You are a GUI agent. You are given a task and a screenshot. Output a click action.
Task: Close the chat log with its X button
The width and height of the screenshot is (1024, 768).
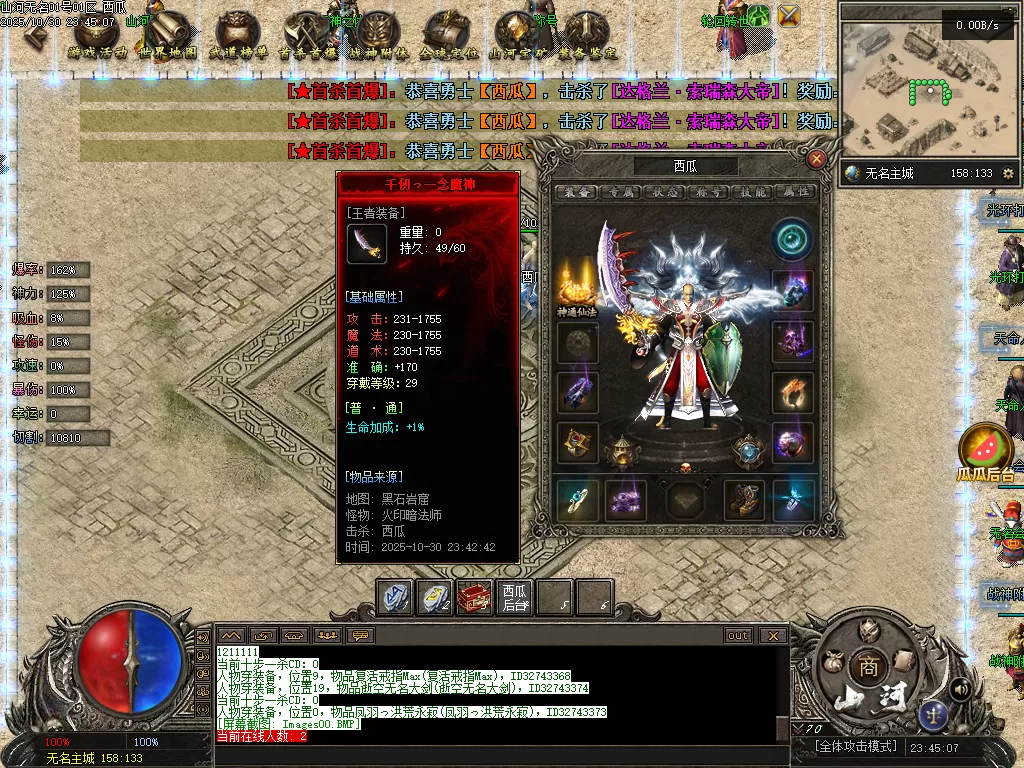(x=773, y=635)
